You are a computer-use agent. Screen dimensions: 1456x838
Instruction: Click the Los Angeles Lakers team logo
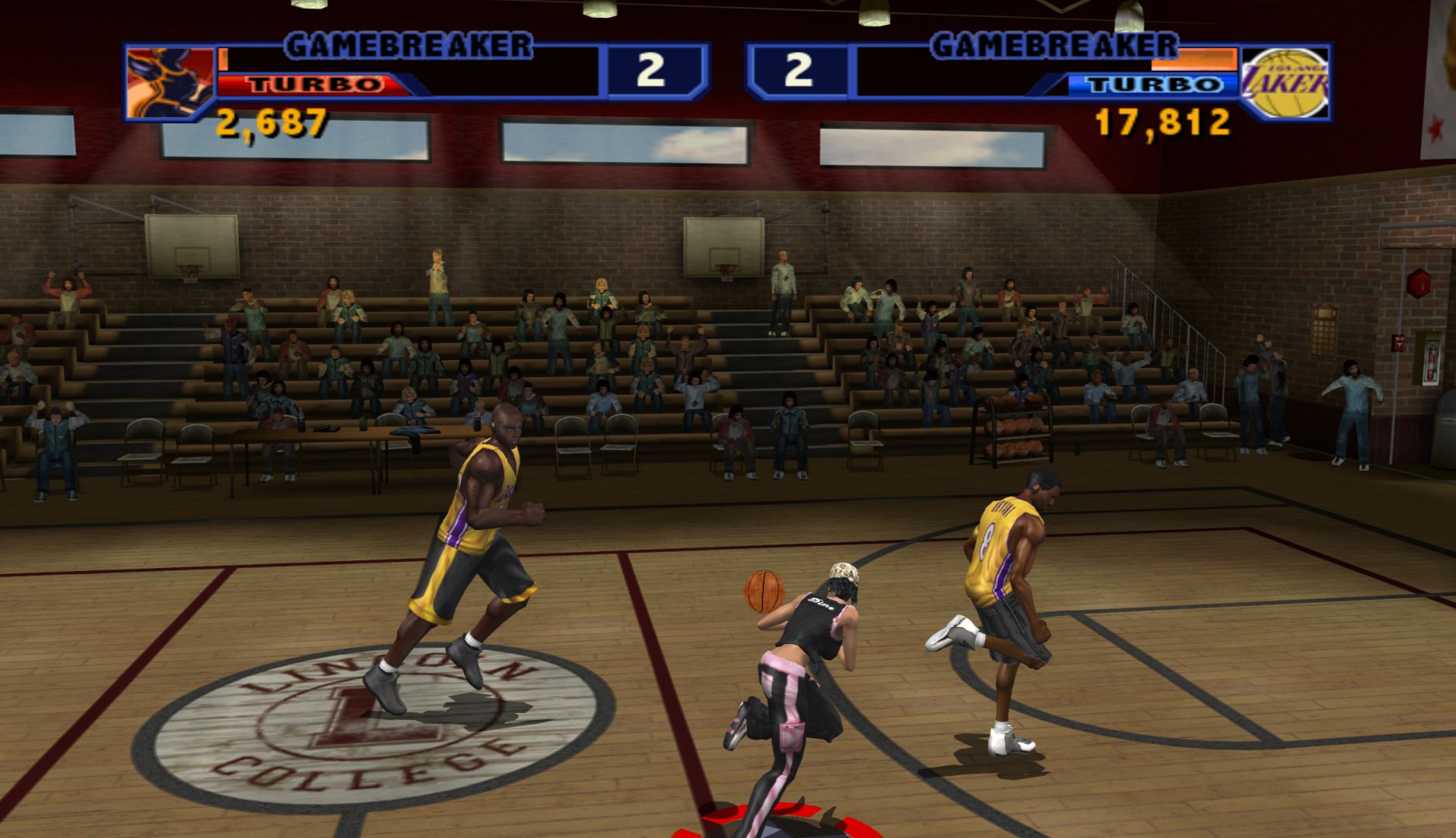pyautogui.click(x=1284, y=82)
